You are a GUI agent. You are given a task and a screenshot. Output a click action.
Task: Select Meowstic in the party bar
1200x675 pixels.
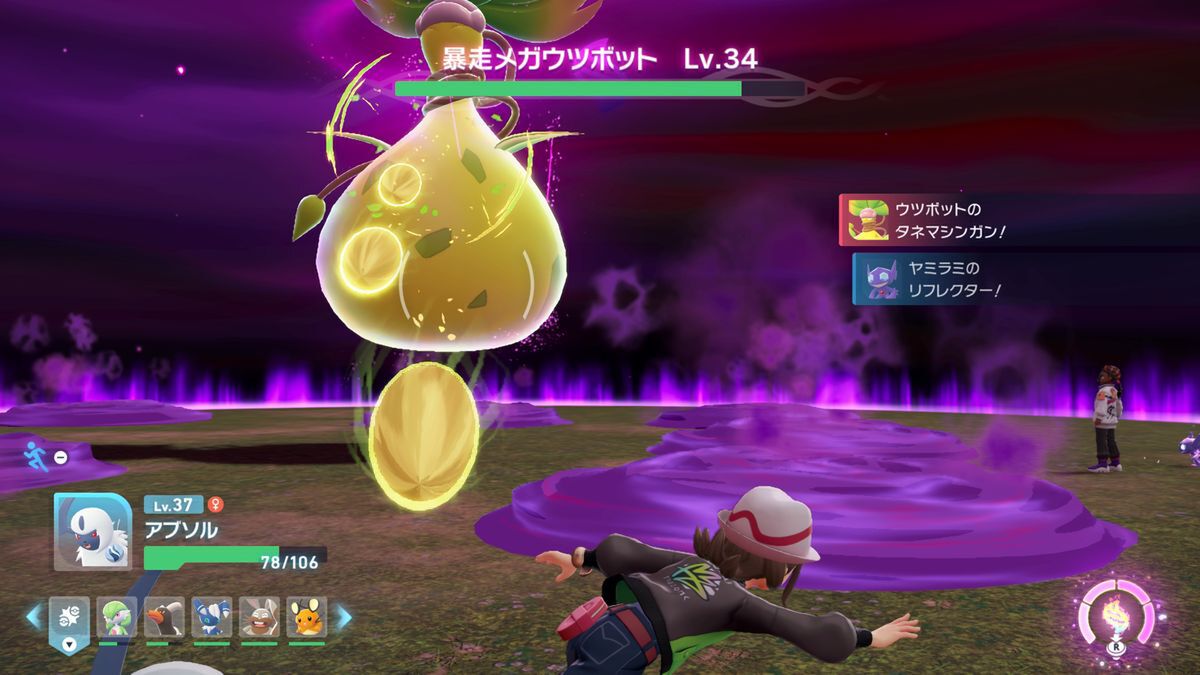[x=212, y=617]
